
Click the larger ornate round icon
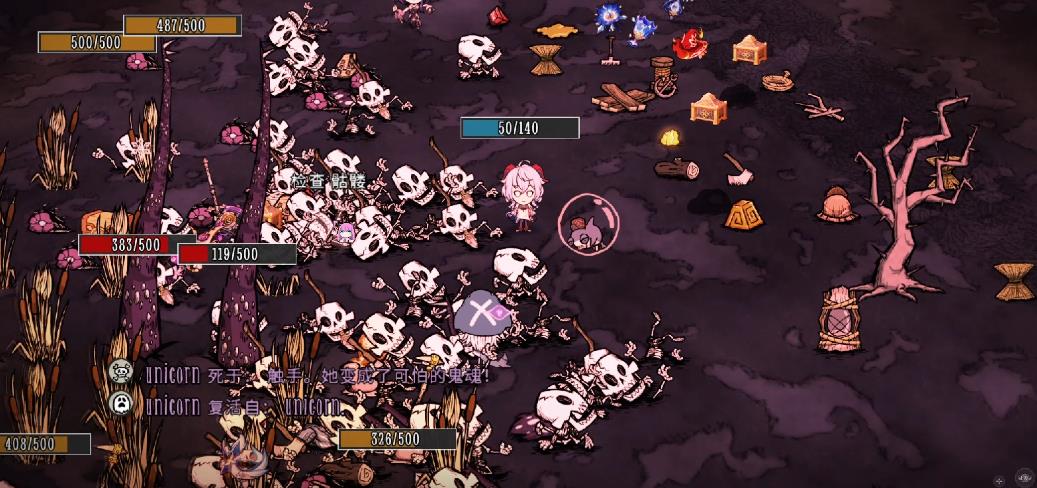[1025, 476]
